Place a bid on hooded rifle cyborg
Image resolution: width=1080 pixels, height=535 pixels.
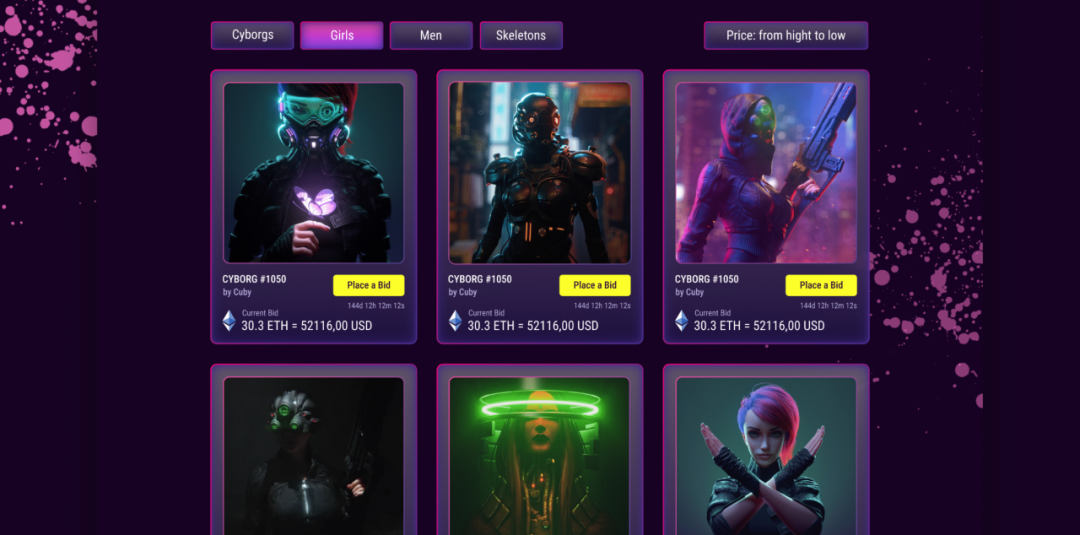point(821,285)
